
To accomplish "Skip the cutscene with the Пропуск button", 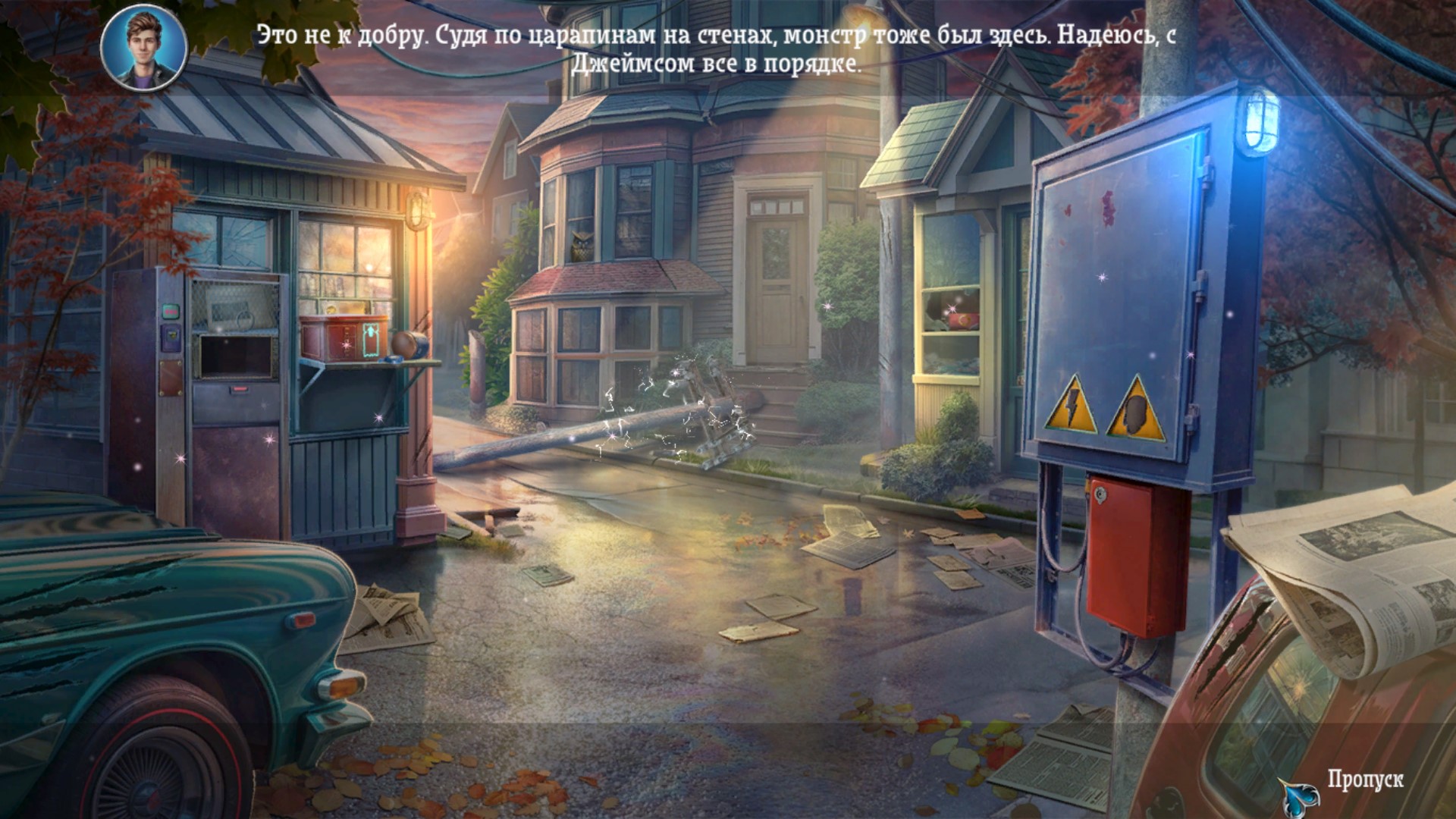I will (1363, 780).
